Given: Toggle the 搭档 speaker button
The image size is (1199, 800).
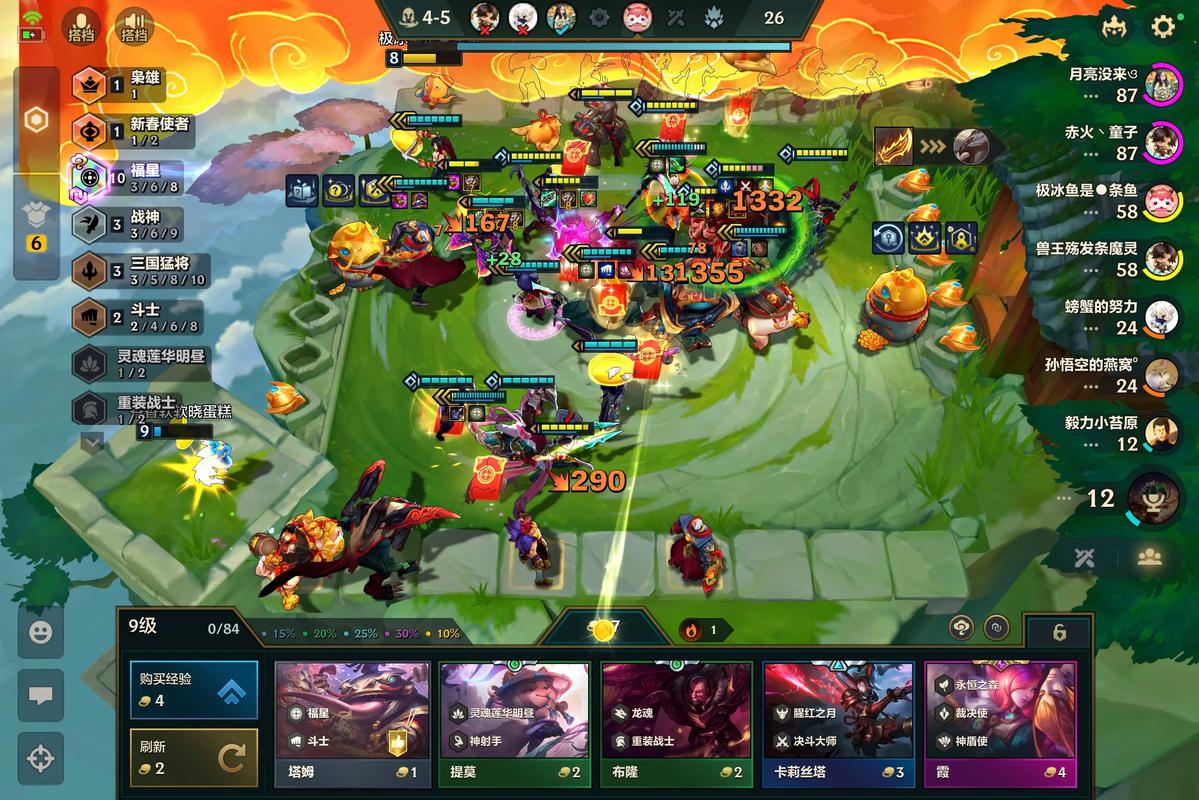Looking at the screenshot, I should tap(134, 26).
